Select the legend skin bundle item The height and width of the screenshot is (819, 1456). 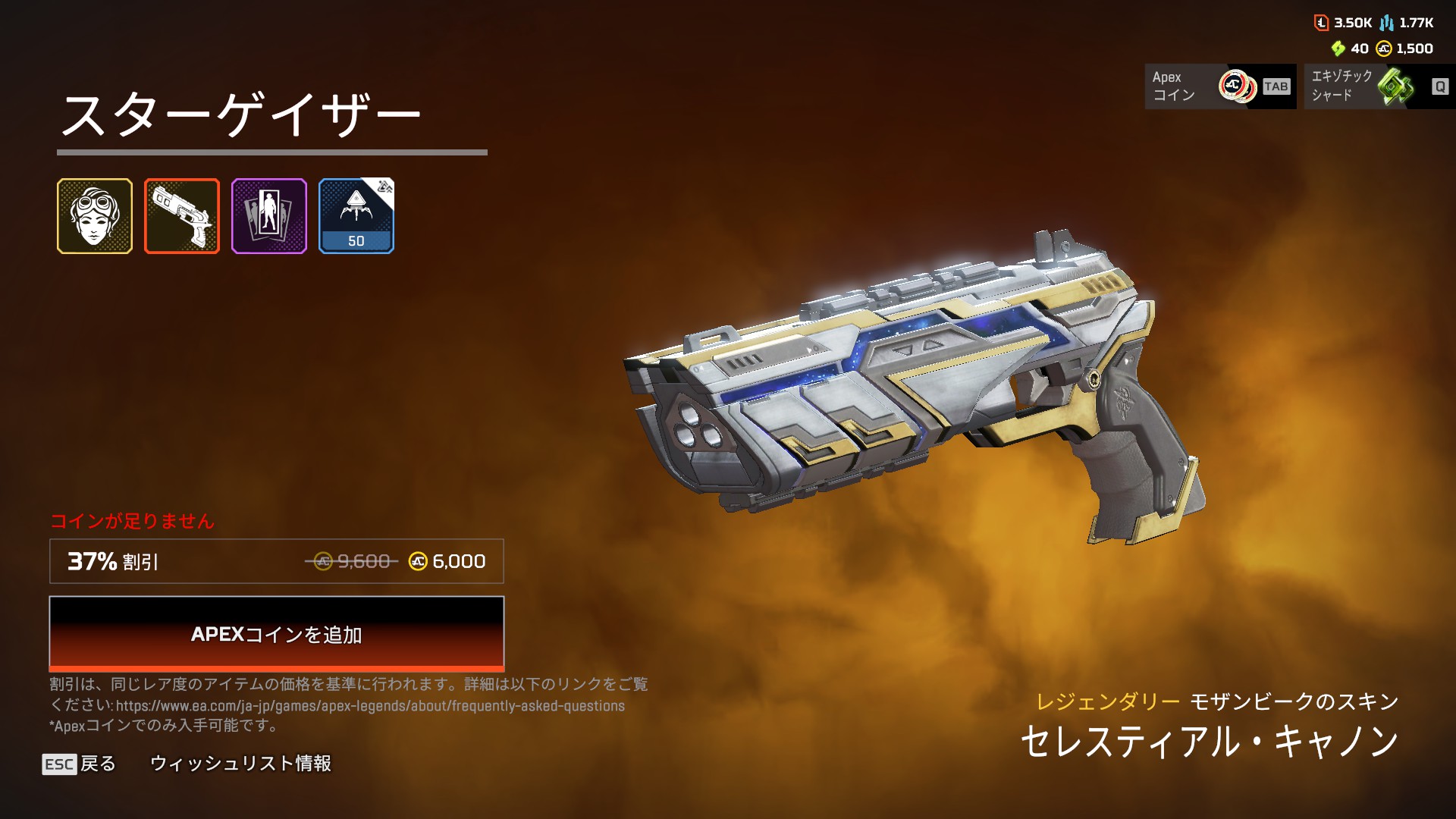(95, 216)
